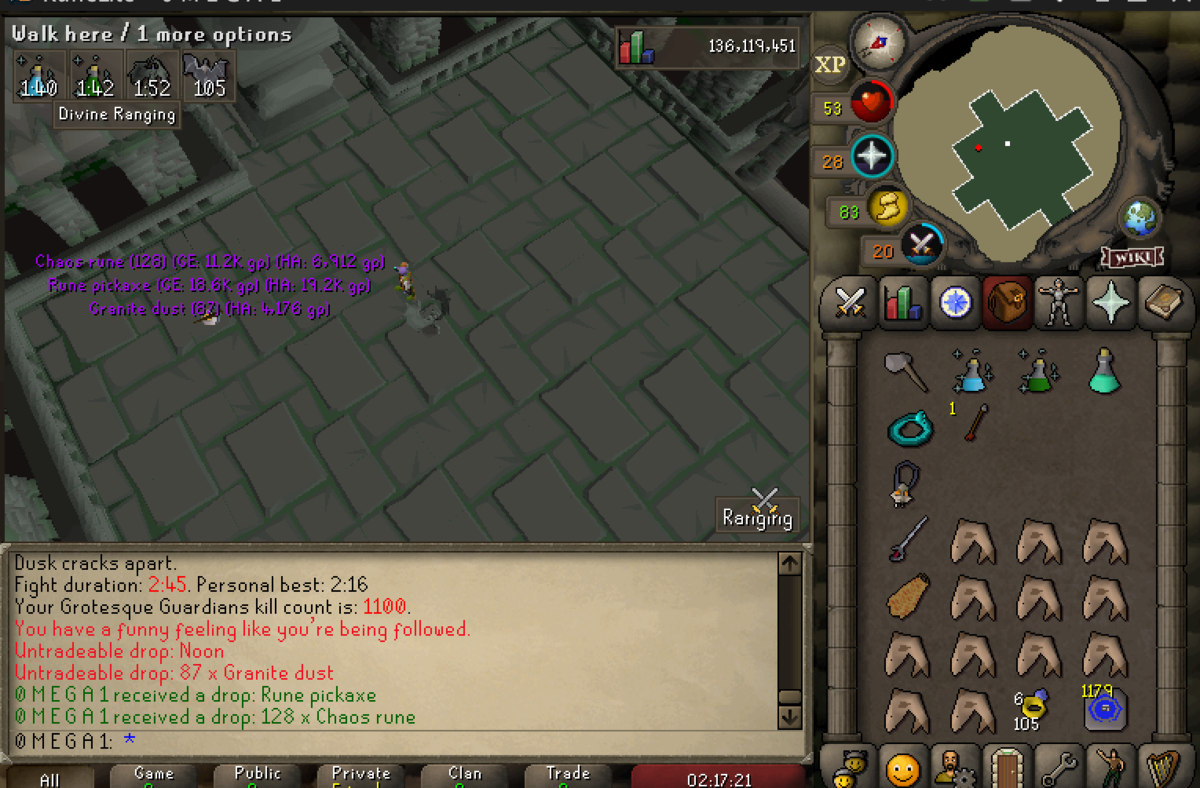
Task: Show the worn equipment tab
Action: [1058, 302]
